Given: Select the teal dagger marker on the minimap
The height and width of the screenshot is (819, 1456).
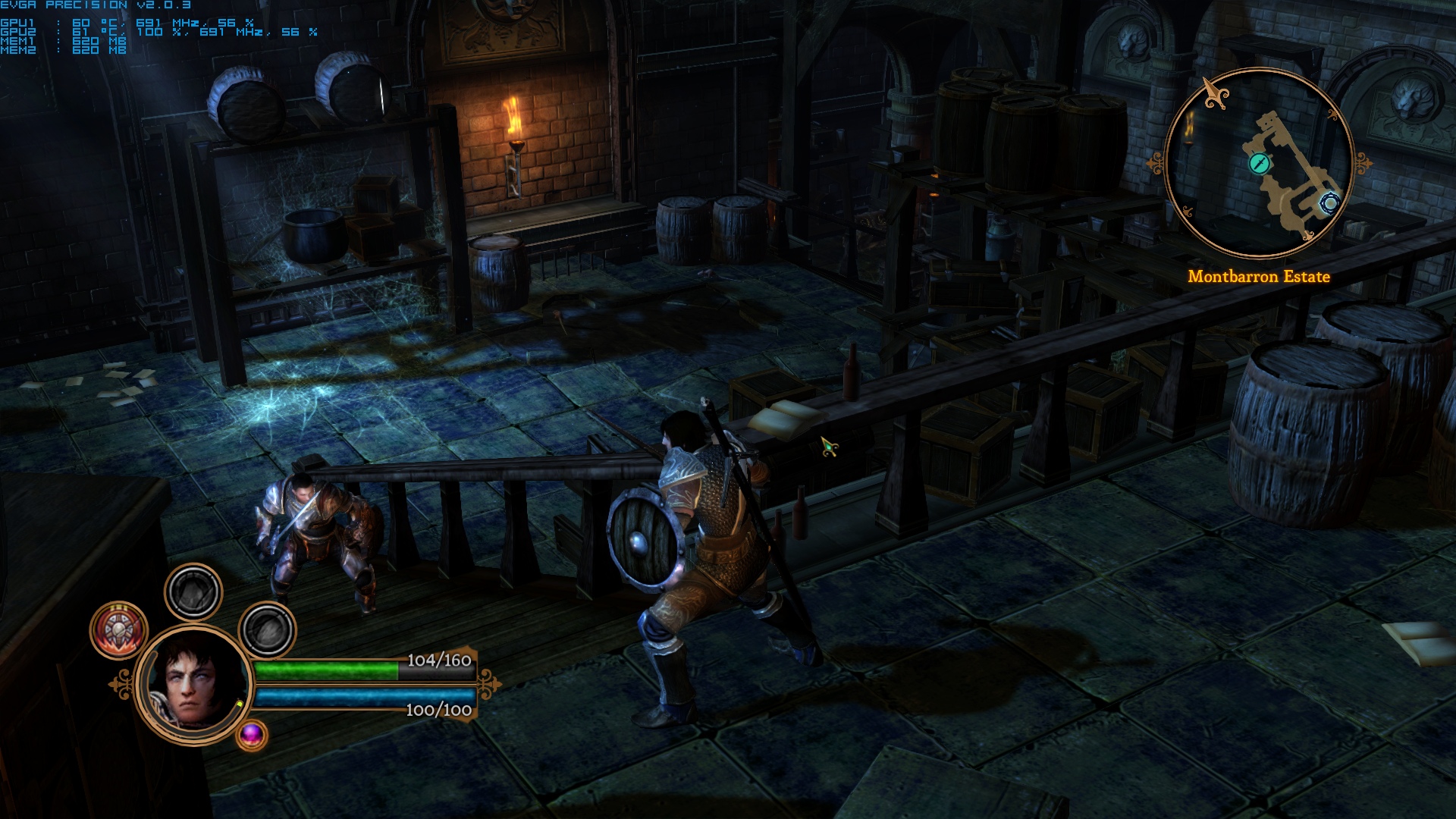Looking at the screenshot, I should (x=1259, y=163).
